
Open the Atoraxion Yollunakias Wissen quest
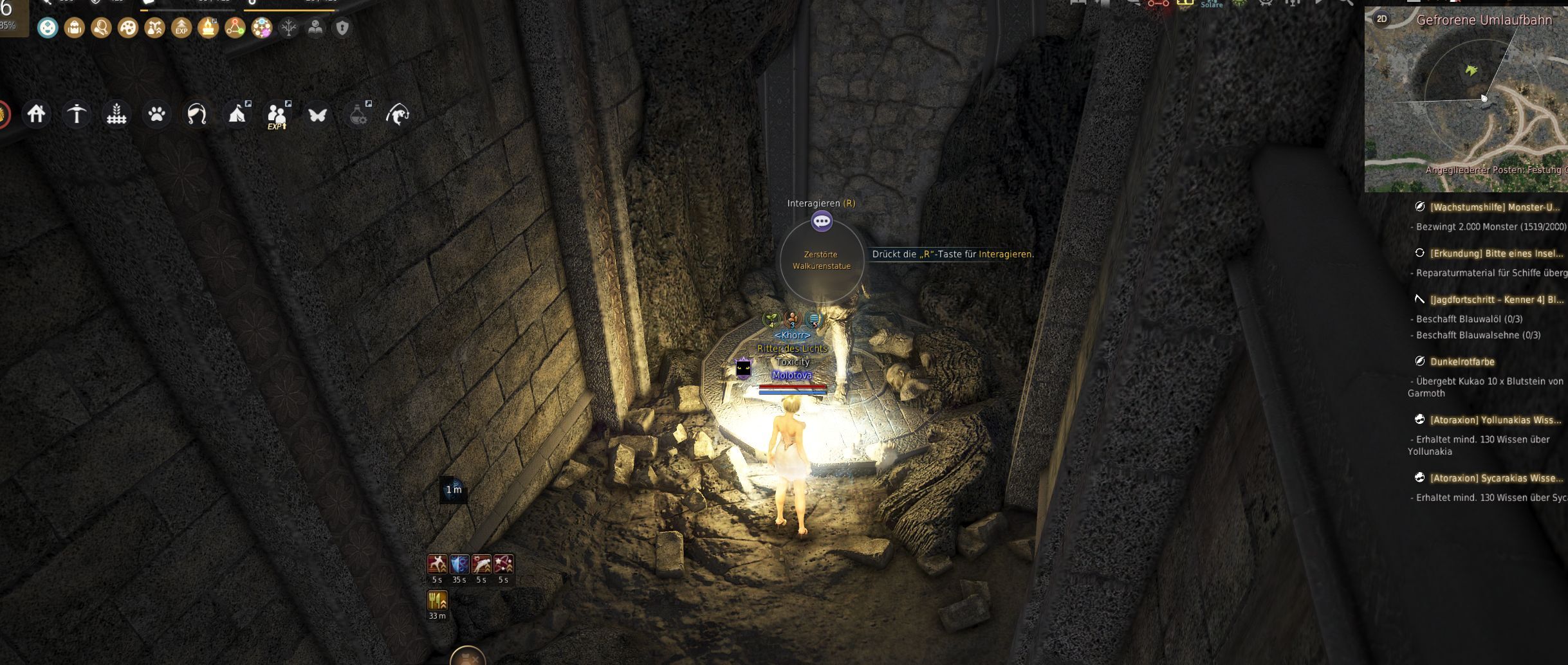tap(1495, 420)
